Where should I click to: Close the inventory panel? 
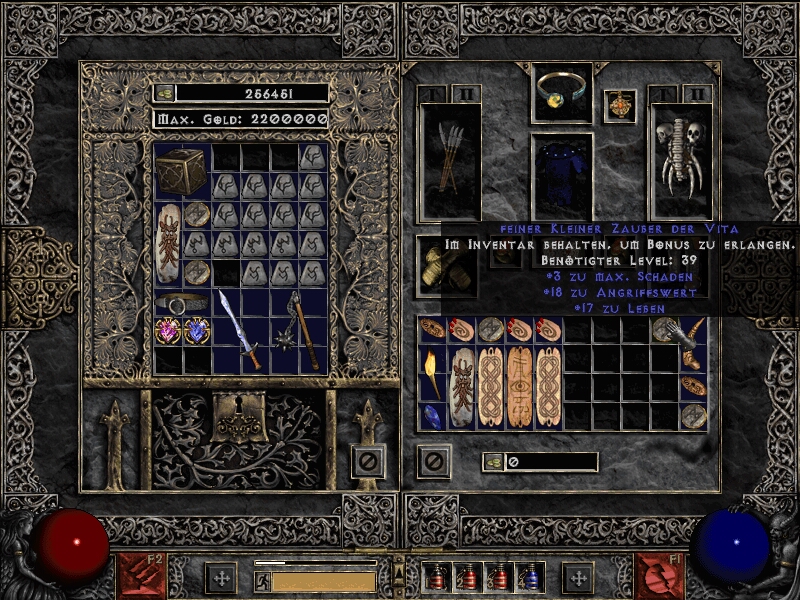pyautogui.click(x=433, y=461)
